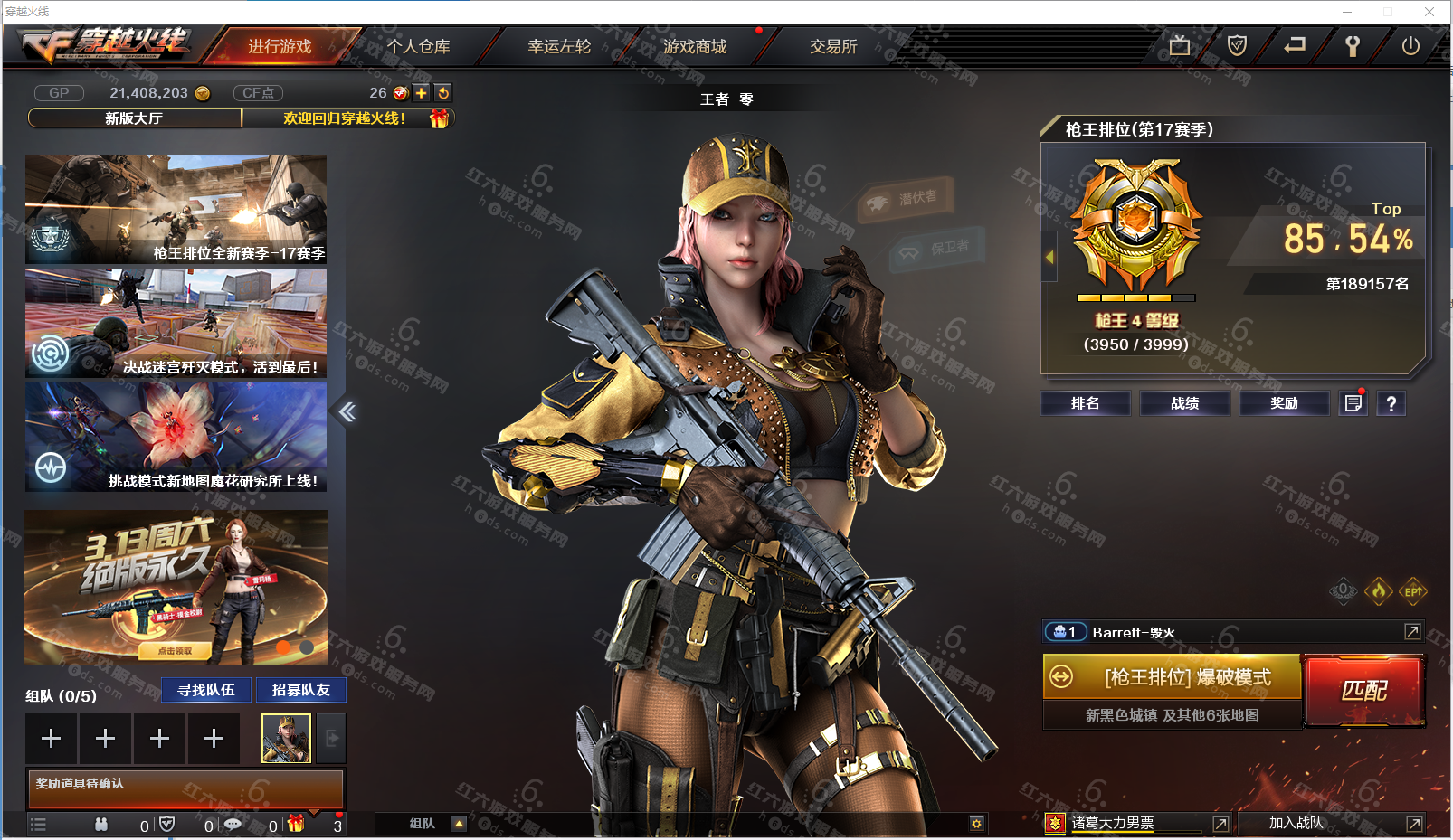Choose the [枪王排位] 爆破模式 mode selector

coord(1173,677)
